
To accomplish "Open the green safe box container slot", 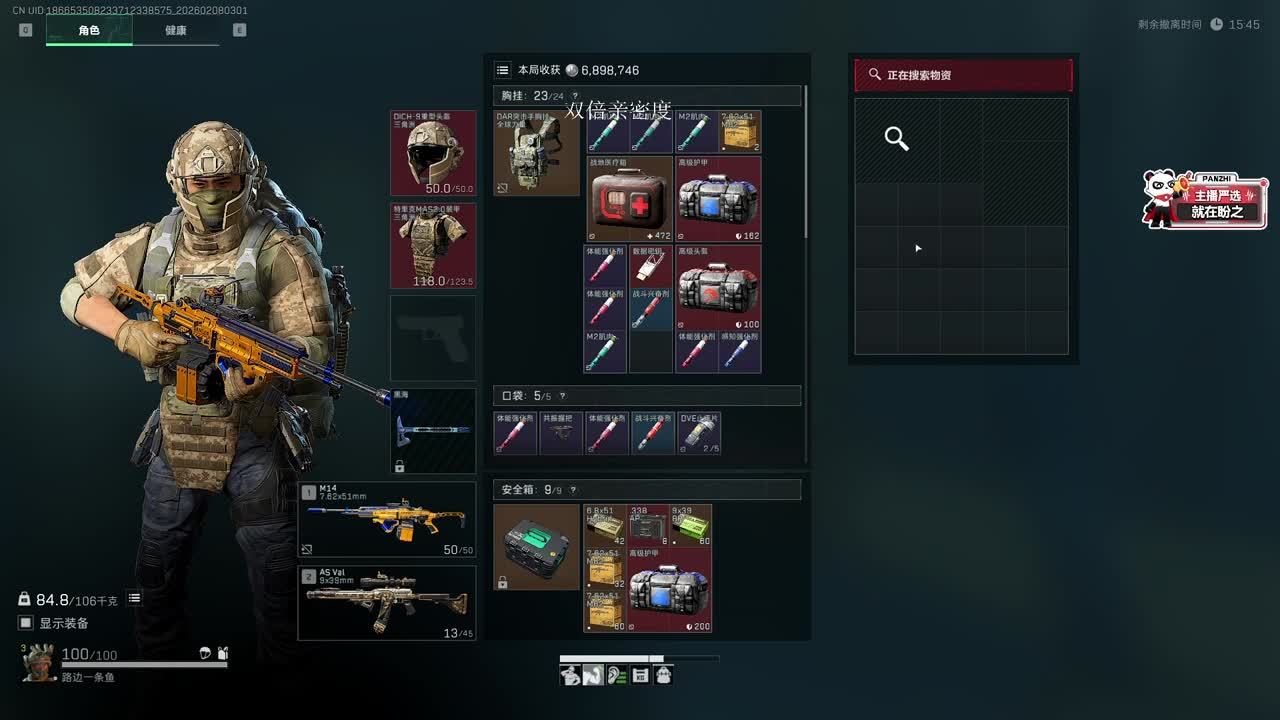I will coord(536,547).
